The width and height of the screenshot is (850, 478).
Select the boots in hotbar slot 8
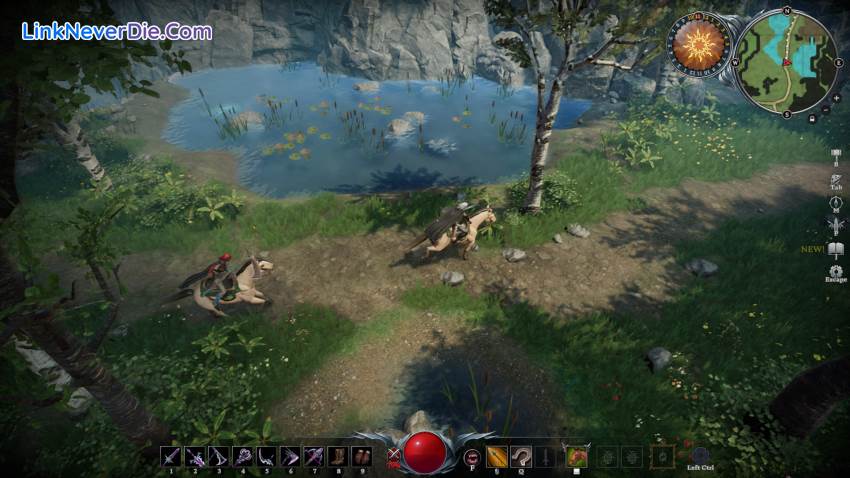click(x=337, y=456)
